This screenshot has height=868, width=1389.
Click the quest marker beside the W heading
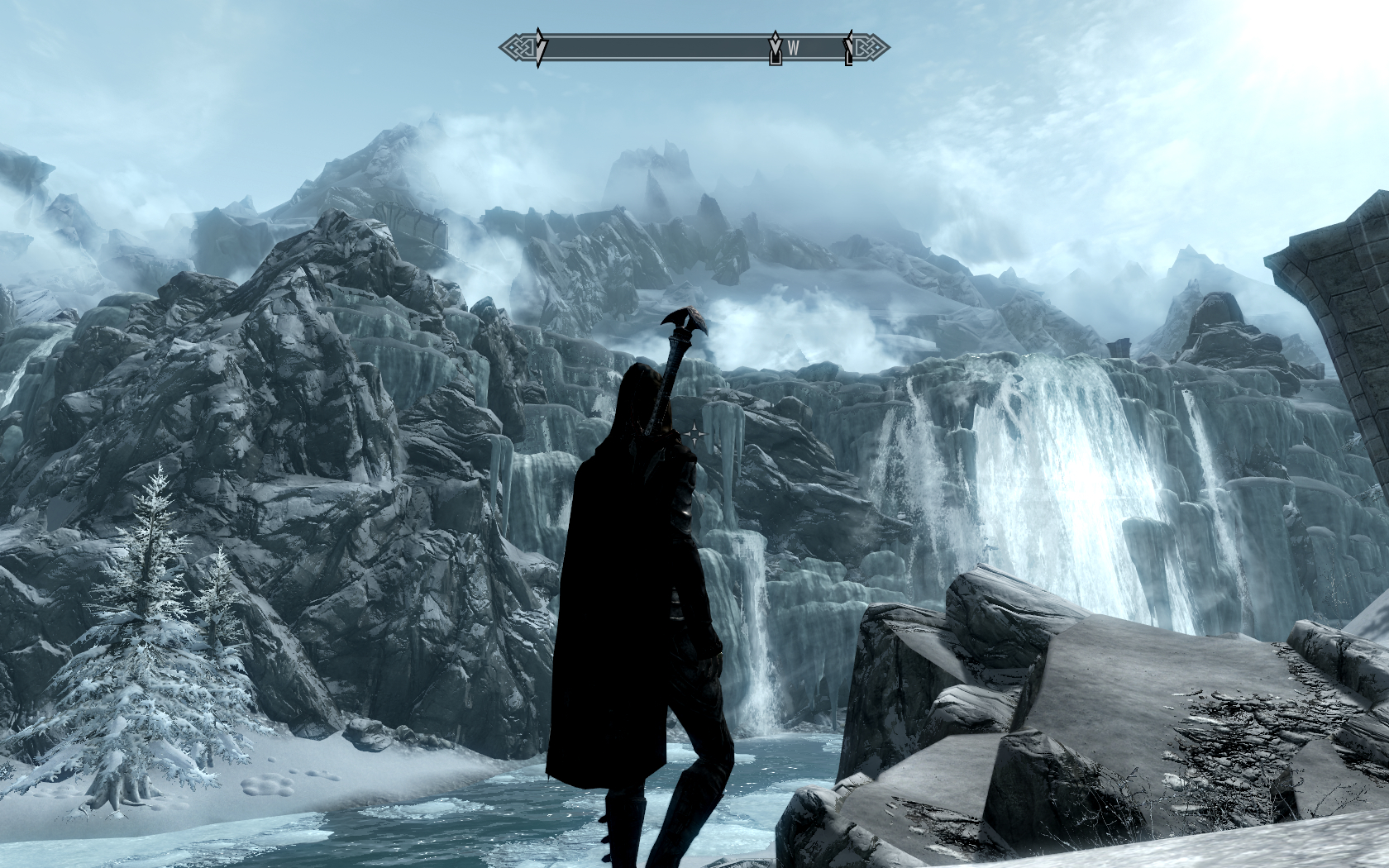tap(776, 48)
